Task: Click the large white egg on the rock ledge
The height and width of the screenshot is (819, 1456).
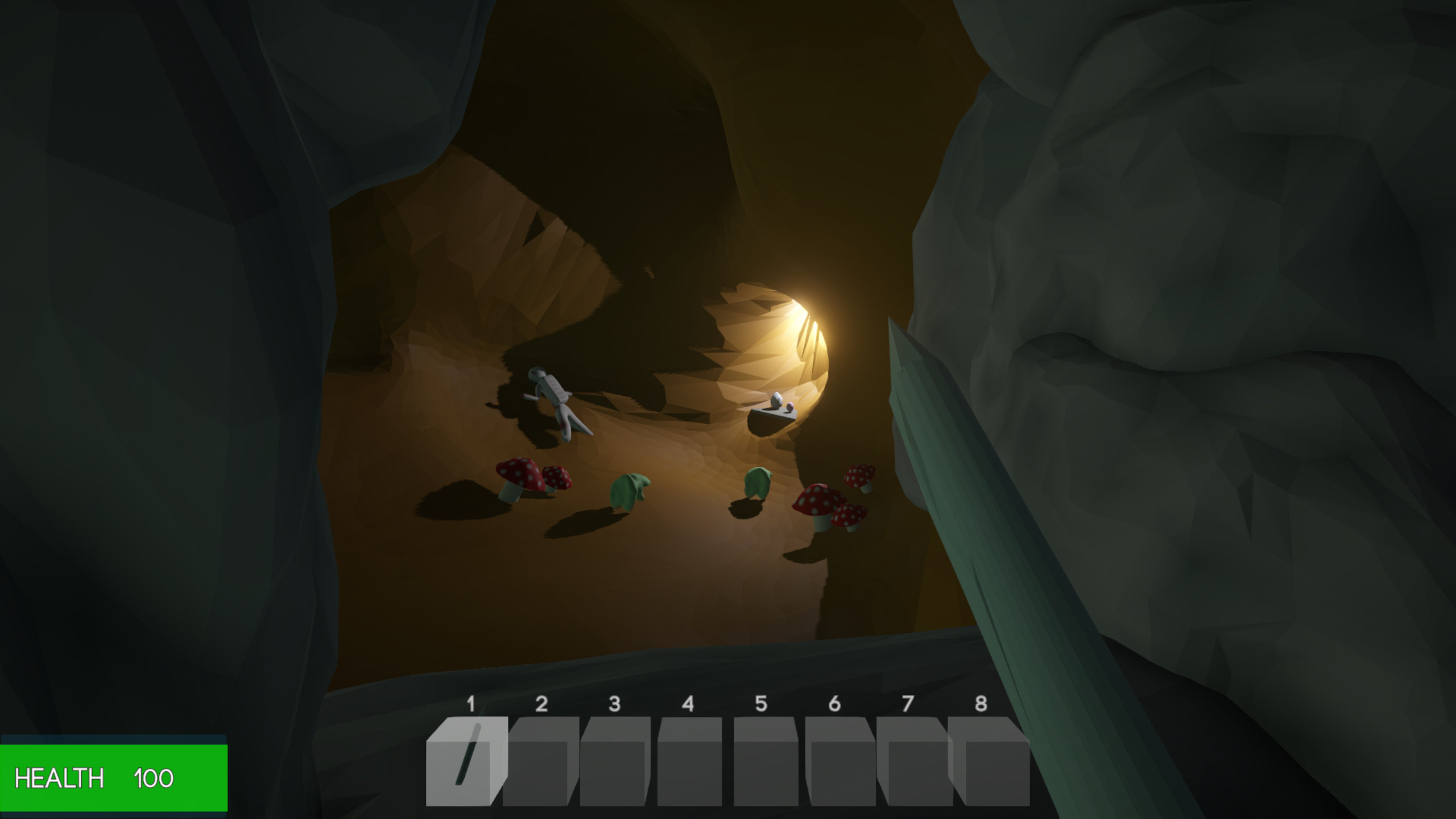Action: 776,400
